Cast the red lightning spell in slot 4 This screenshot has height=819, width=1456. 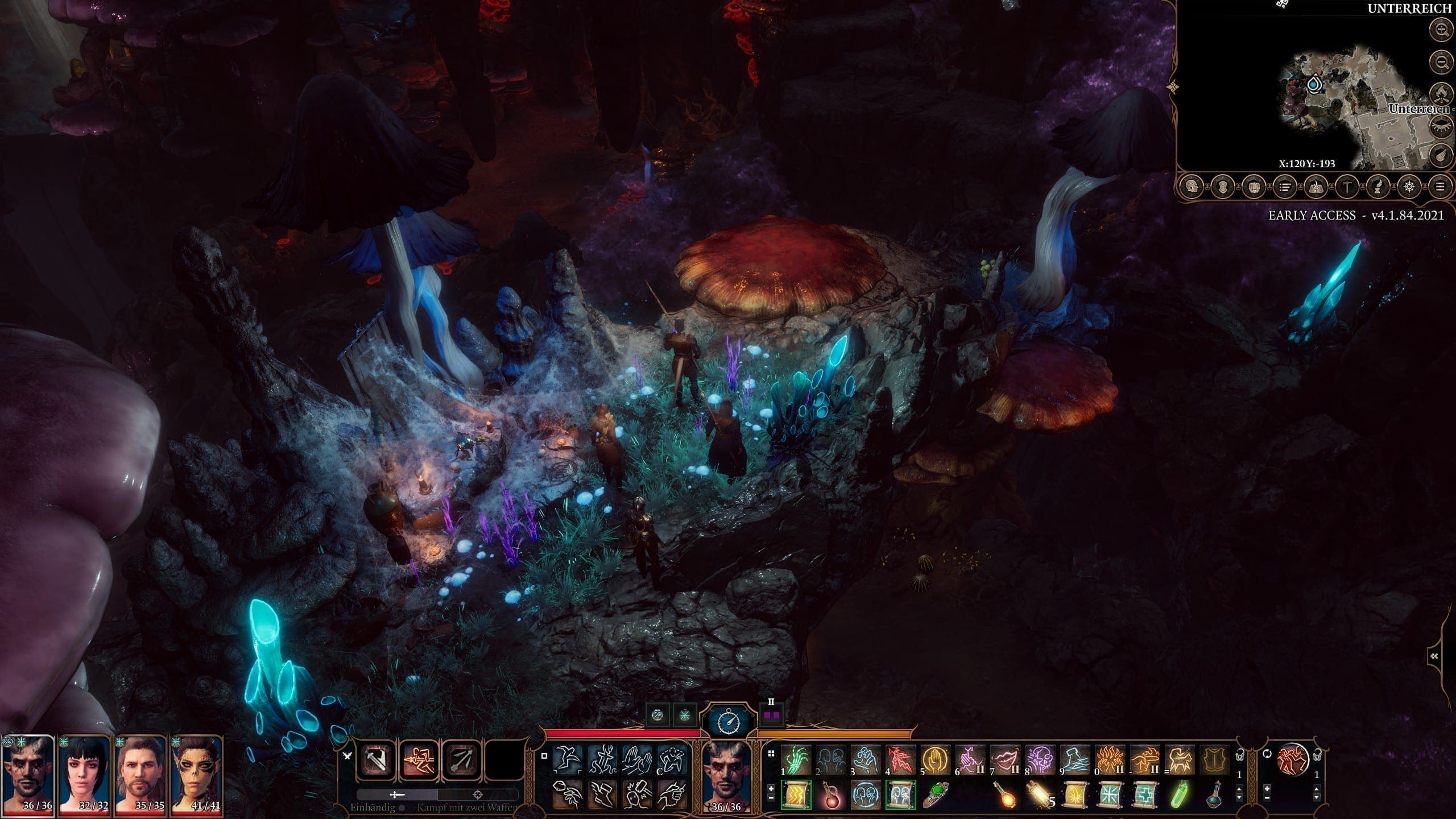pyautogui.click(x=900, y=760)
